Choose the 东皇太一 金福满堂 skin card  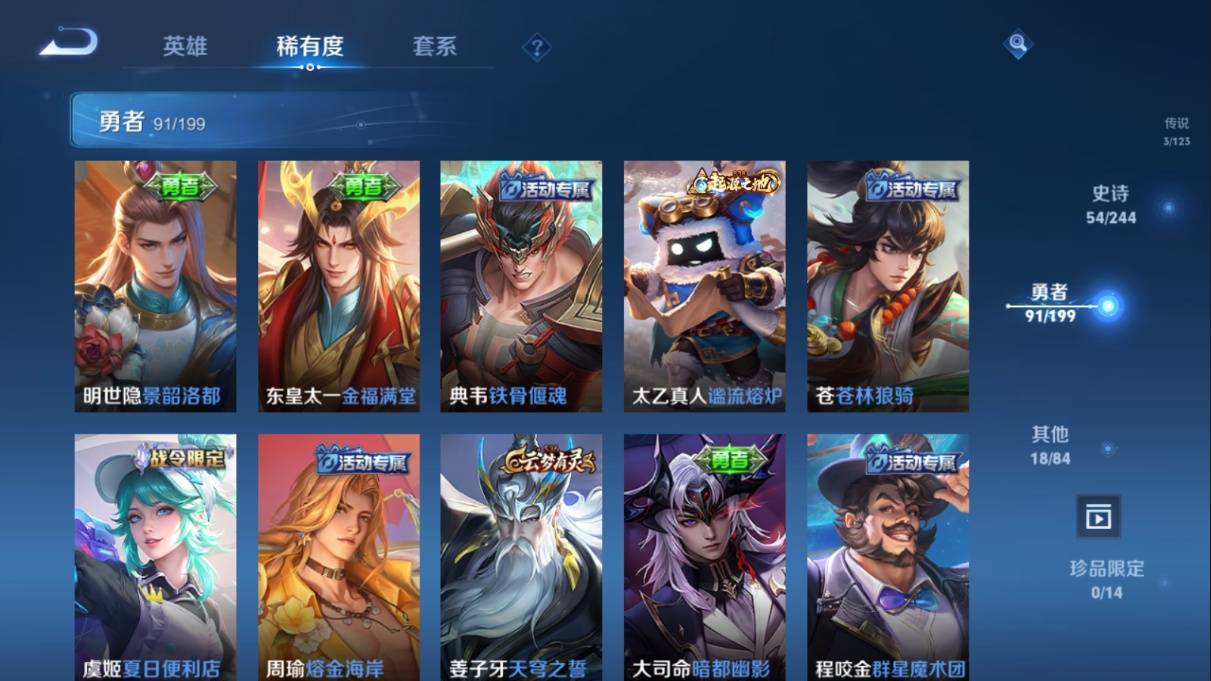339,286
